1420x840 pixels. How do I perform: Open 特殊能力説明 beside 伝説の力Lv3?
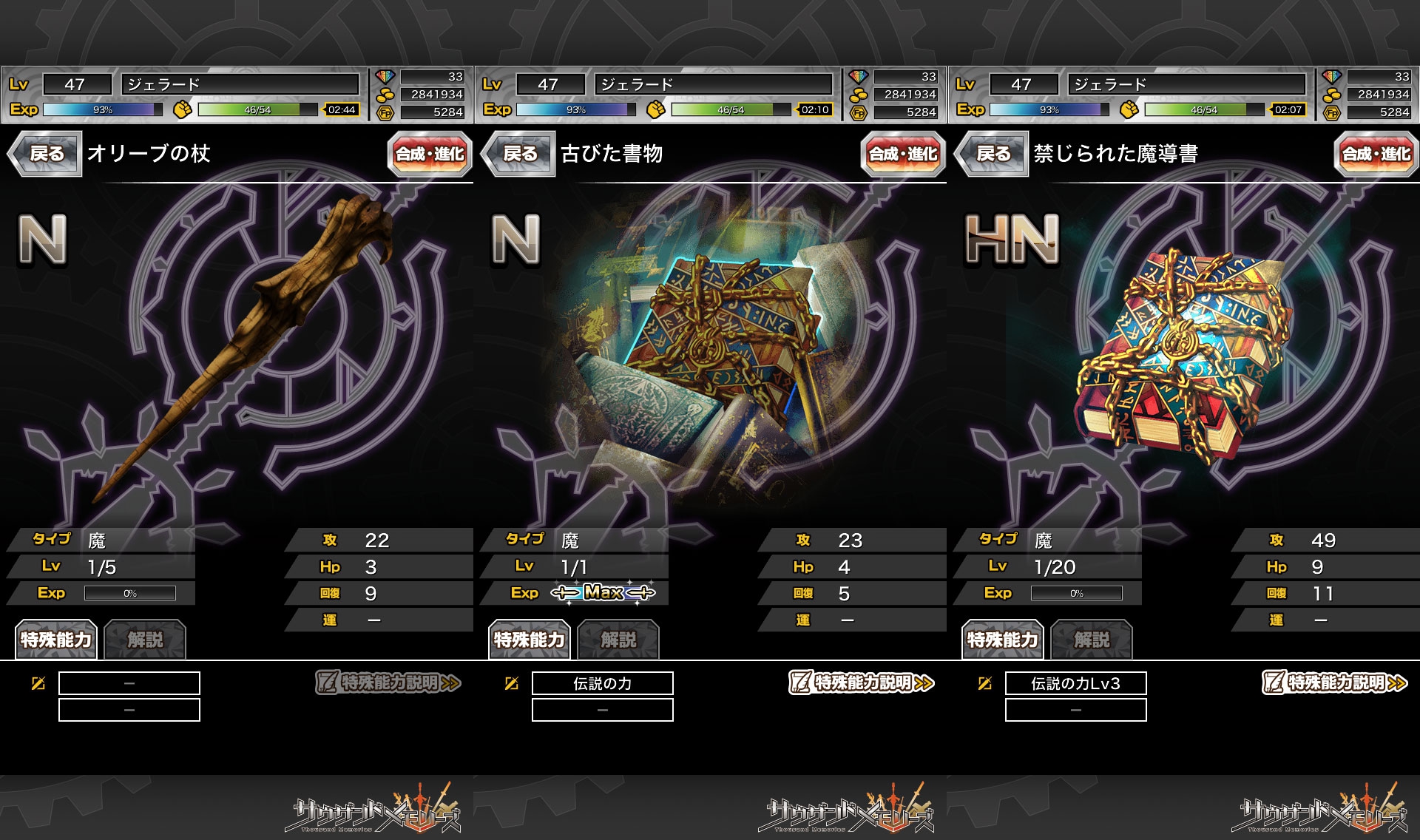[1335, 682]
